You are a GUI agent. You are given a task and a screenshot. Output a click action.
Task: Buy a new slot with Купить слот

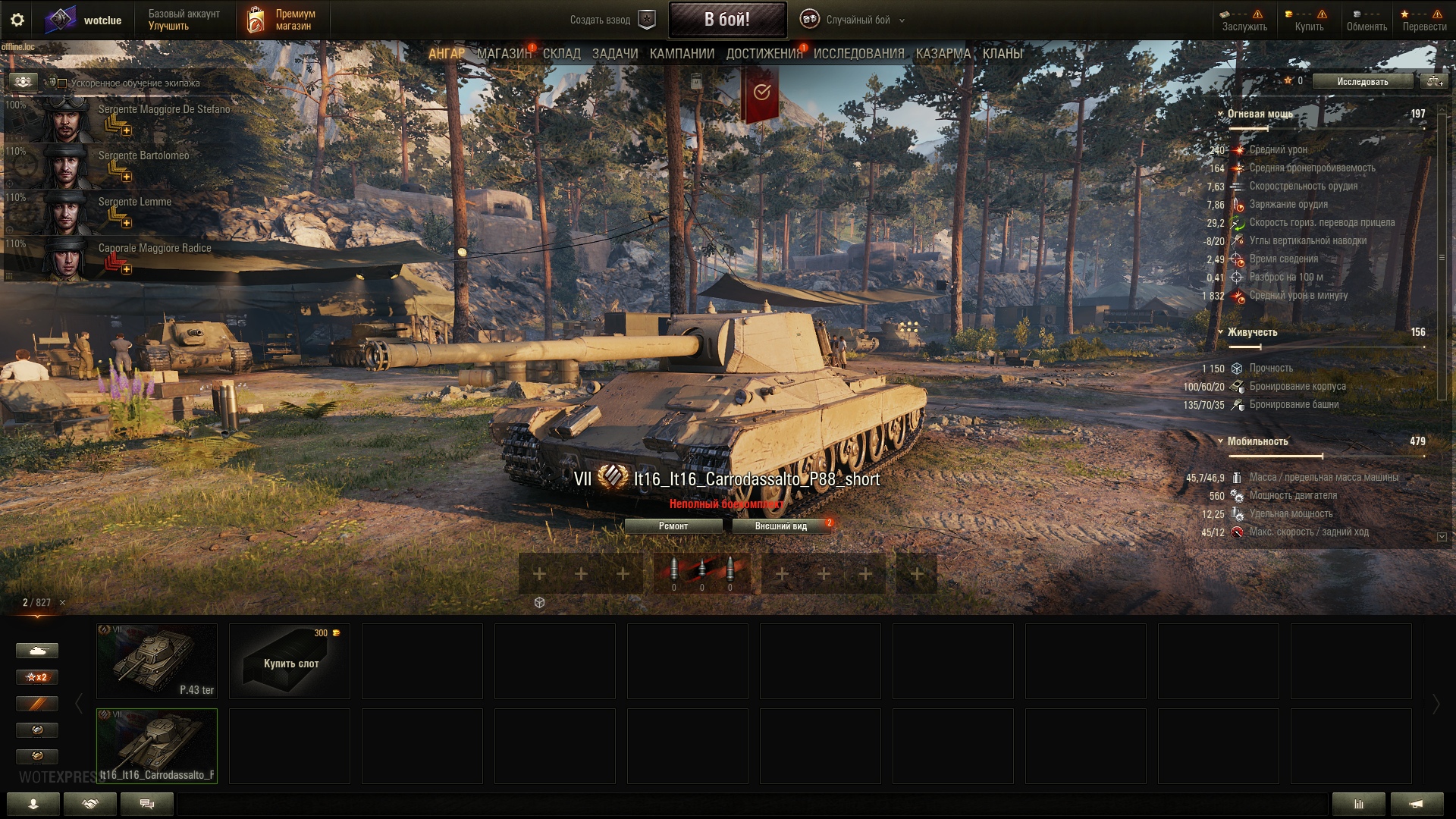290,661
